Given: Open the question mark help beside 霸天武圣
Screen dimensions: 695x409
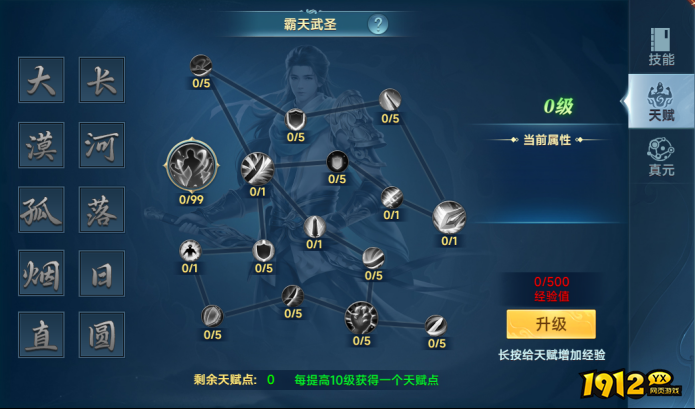Looking at the screenshot, I should [378, 24].
